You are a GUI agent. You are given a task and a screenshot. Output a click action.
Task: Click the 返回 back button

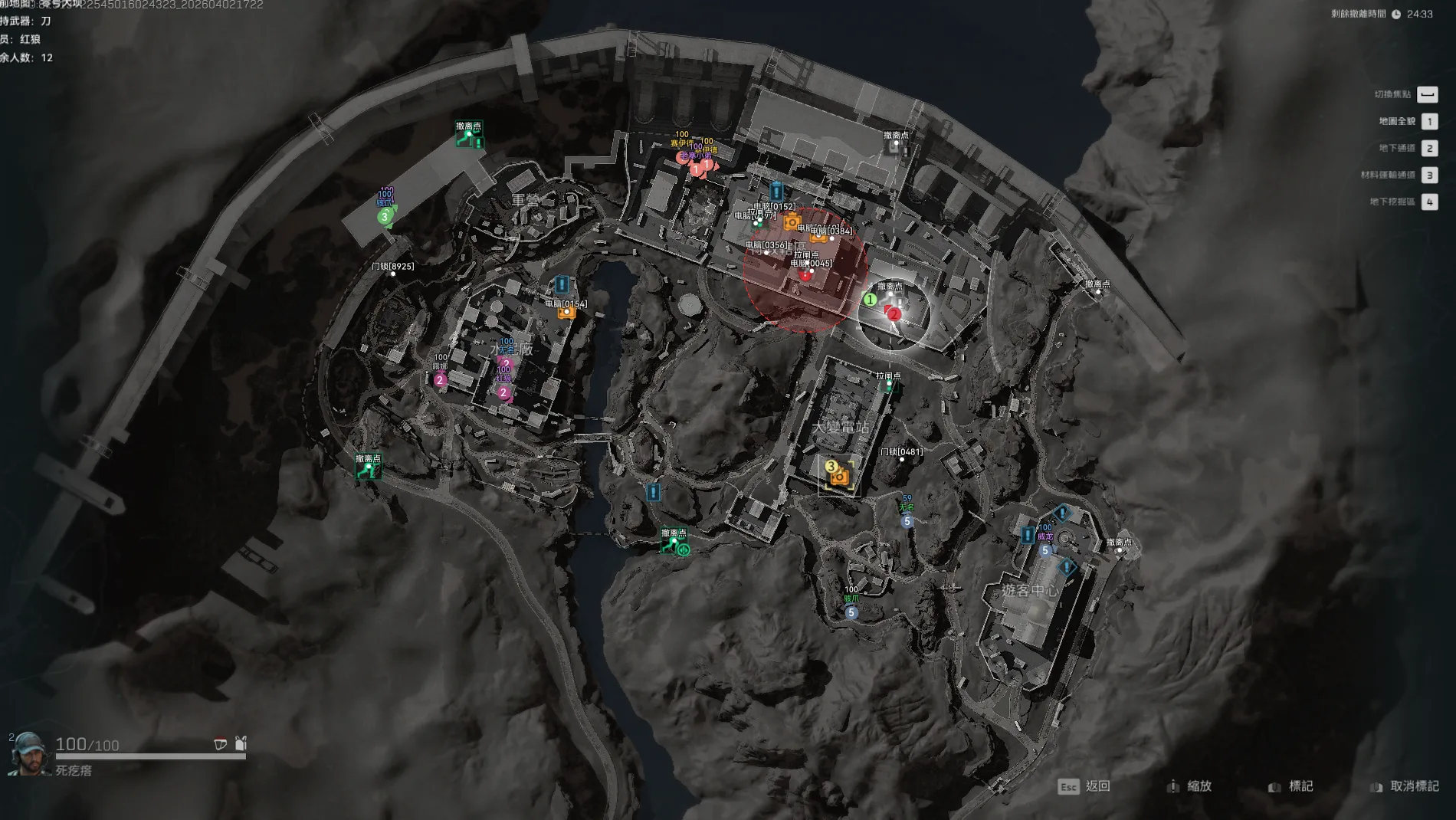pyautogui.click(x=1084, y=786)
